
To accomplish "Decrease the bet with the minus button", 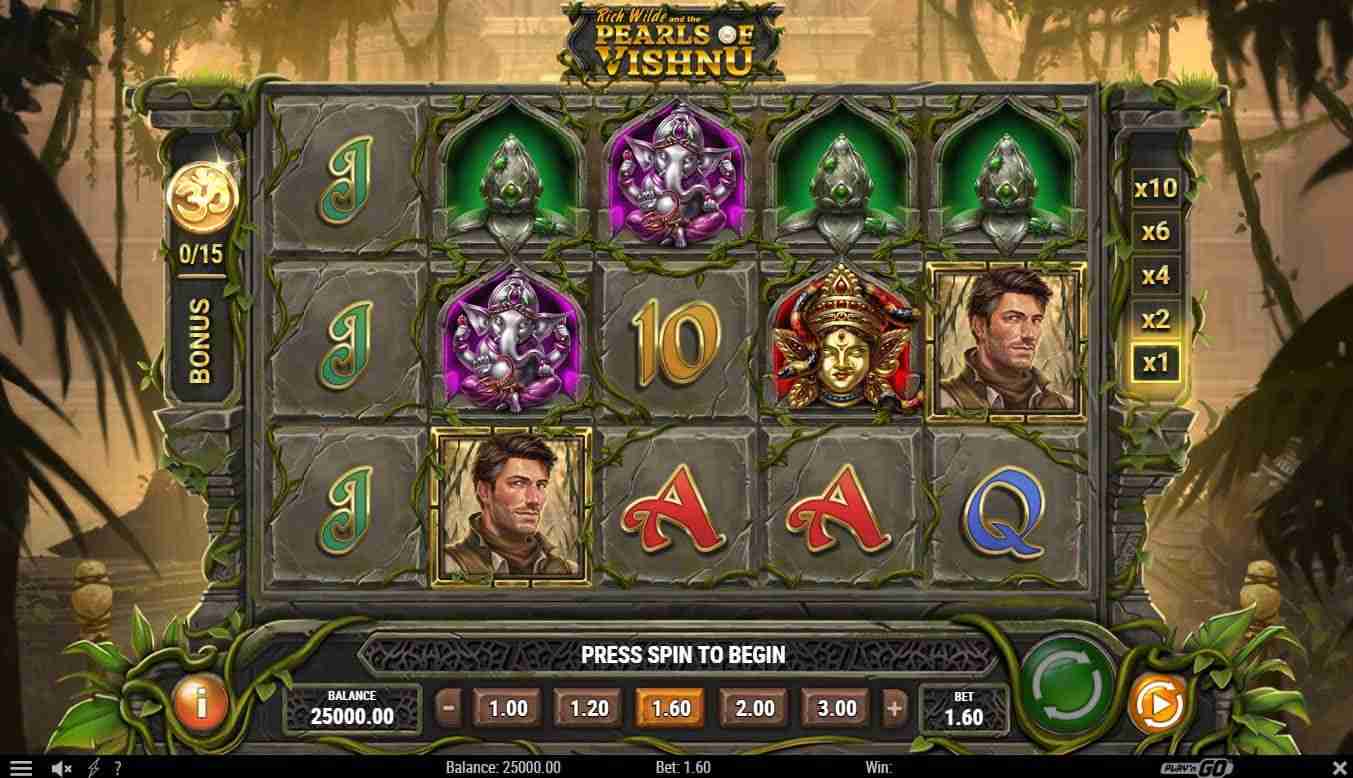I will point(449,709).
